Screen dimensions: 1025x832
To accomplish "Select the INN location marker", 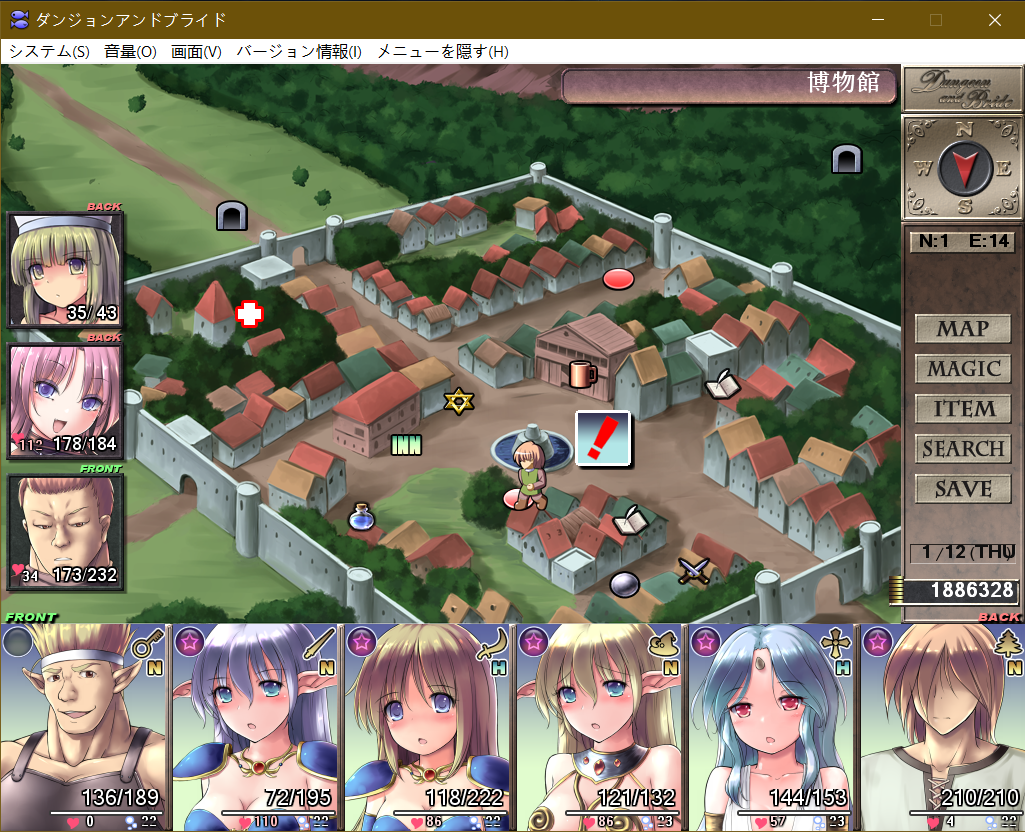I will 406,444.
